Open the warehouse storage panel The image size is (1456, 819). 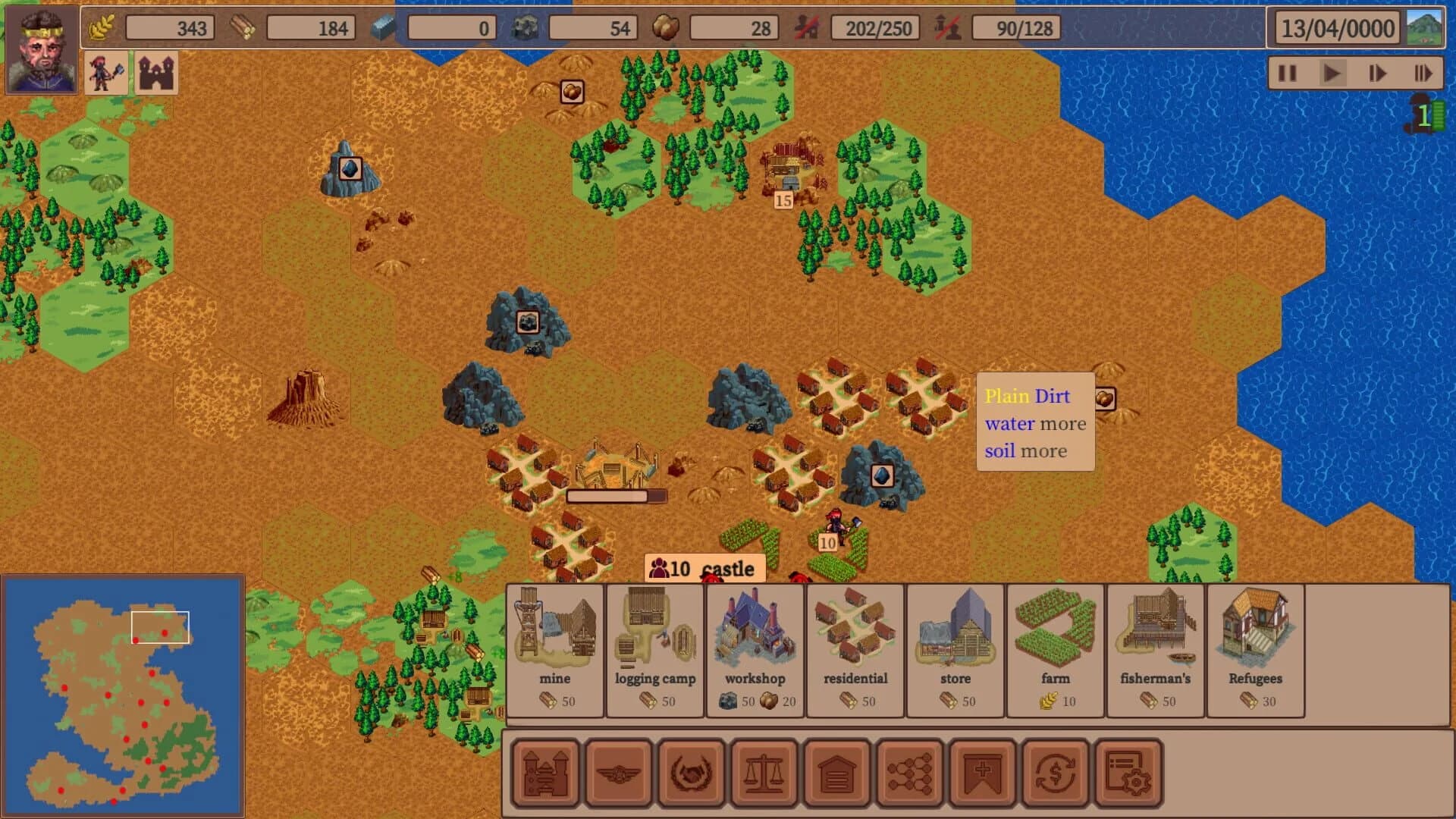coord(836,771)
